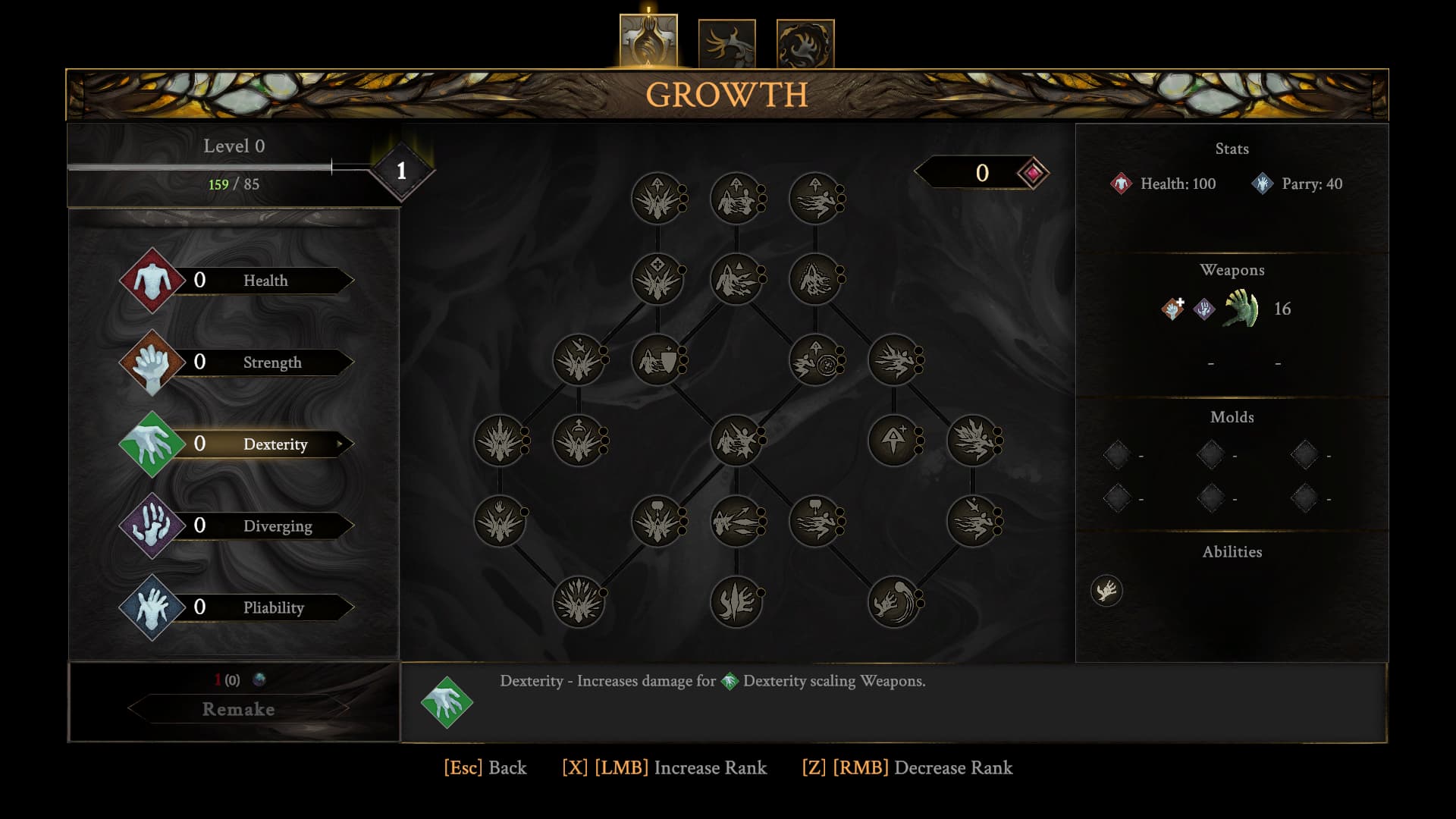Open the second top tab
This screenshot has width=1456, height=819.
point(726,44)
